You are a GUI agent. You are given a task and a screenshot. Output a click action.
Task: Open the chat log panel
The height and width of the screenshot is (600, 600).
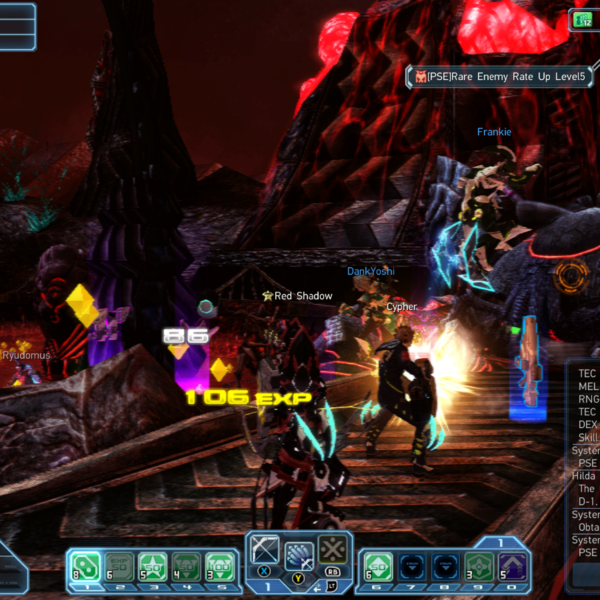pos(586,470)
